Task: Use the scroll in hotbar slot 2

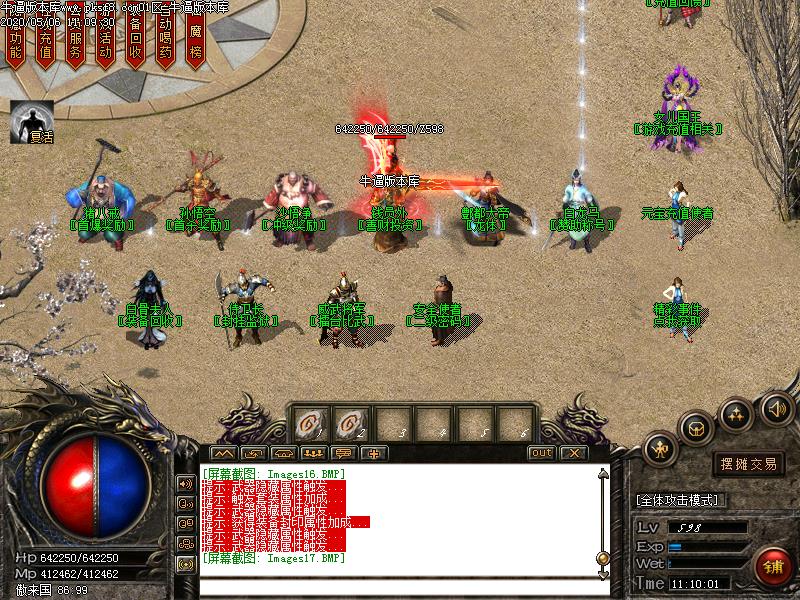Action: pyautogui.click(x=351, y=423)
